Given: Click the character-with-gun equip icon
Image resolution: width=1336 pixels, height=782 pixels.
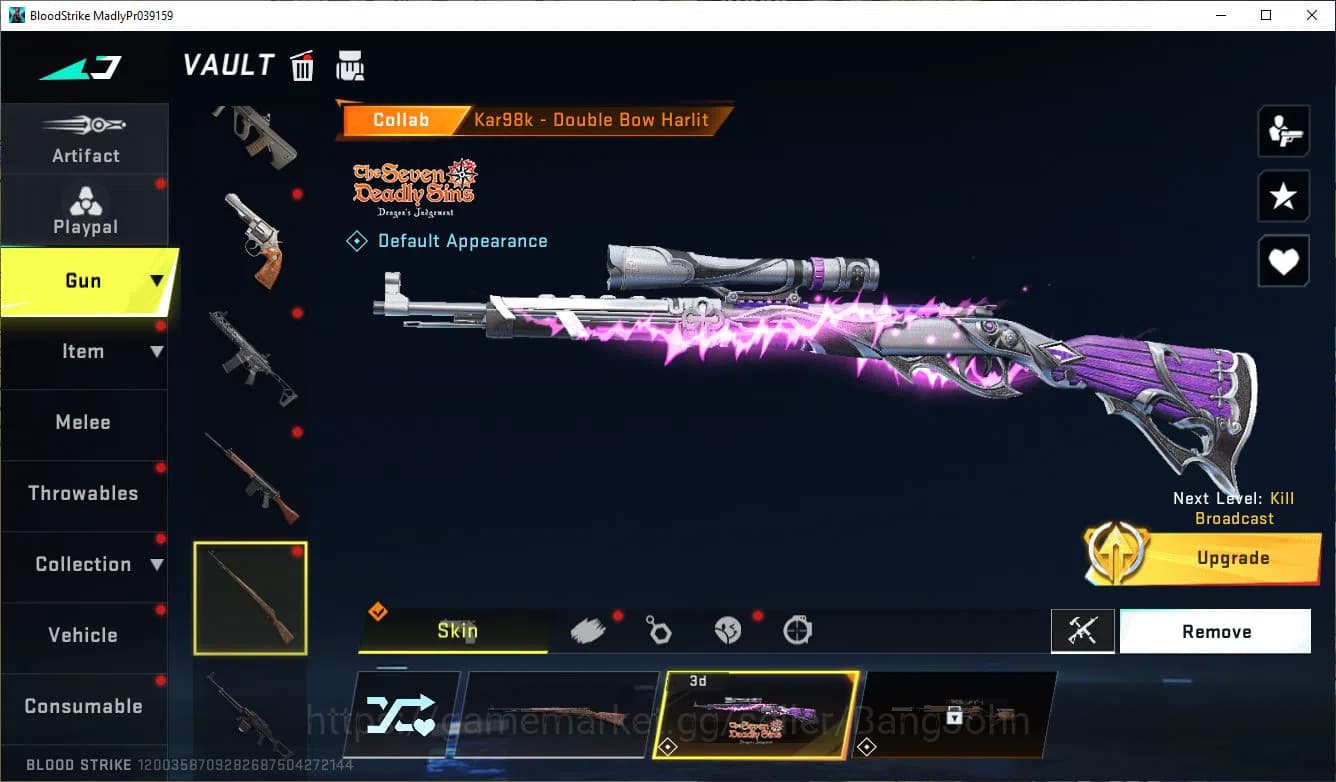Looking at the screenshot, I should point(1283,130).
